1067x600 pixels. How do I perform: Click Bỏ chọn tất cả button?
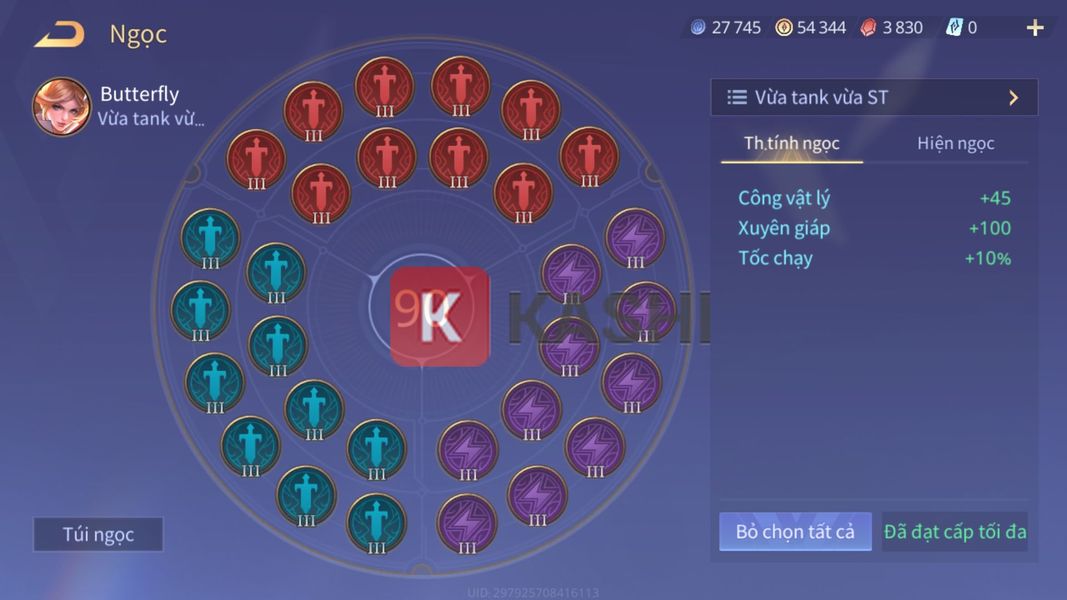795,532
